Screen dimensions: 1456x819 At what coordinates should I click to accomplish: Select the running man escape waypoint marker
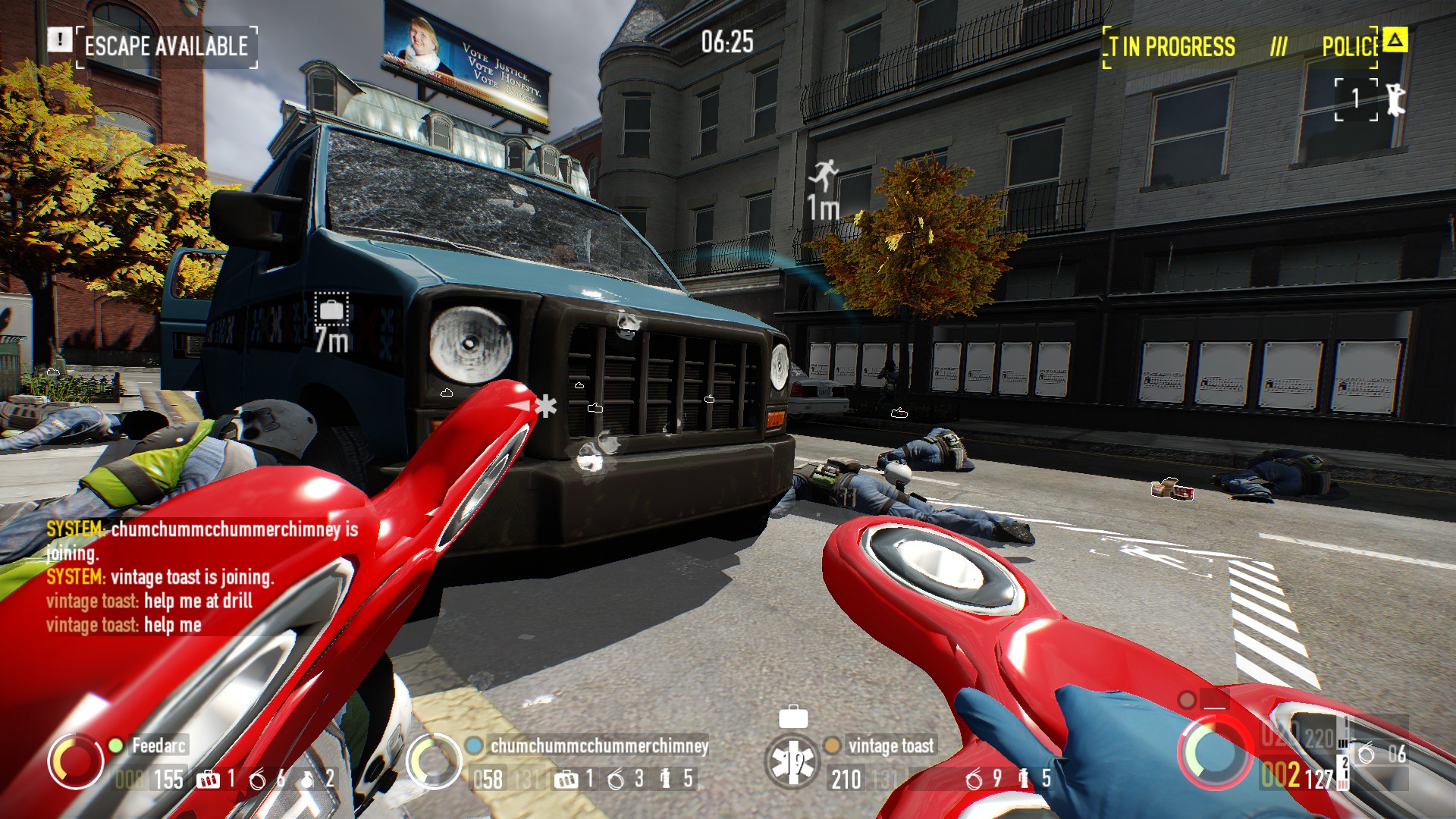coord(824,176)
